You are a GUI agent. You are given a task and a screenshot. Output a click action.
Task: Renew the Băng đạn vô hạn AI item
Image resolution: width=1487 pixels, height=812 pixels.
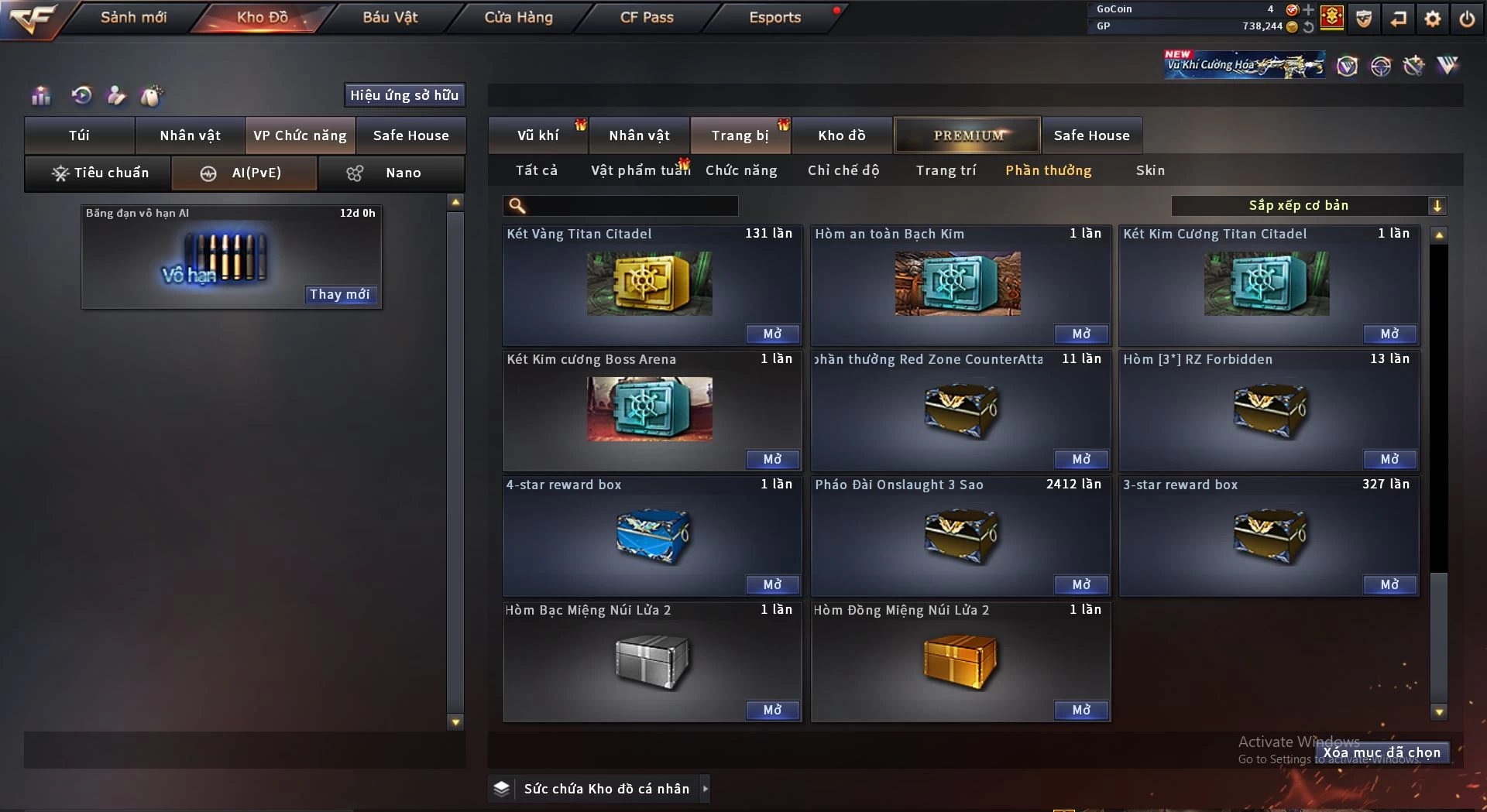click(x=340, y=294)
